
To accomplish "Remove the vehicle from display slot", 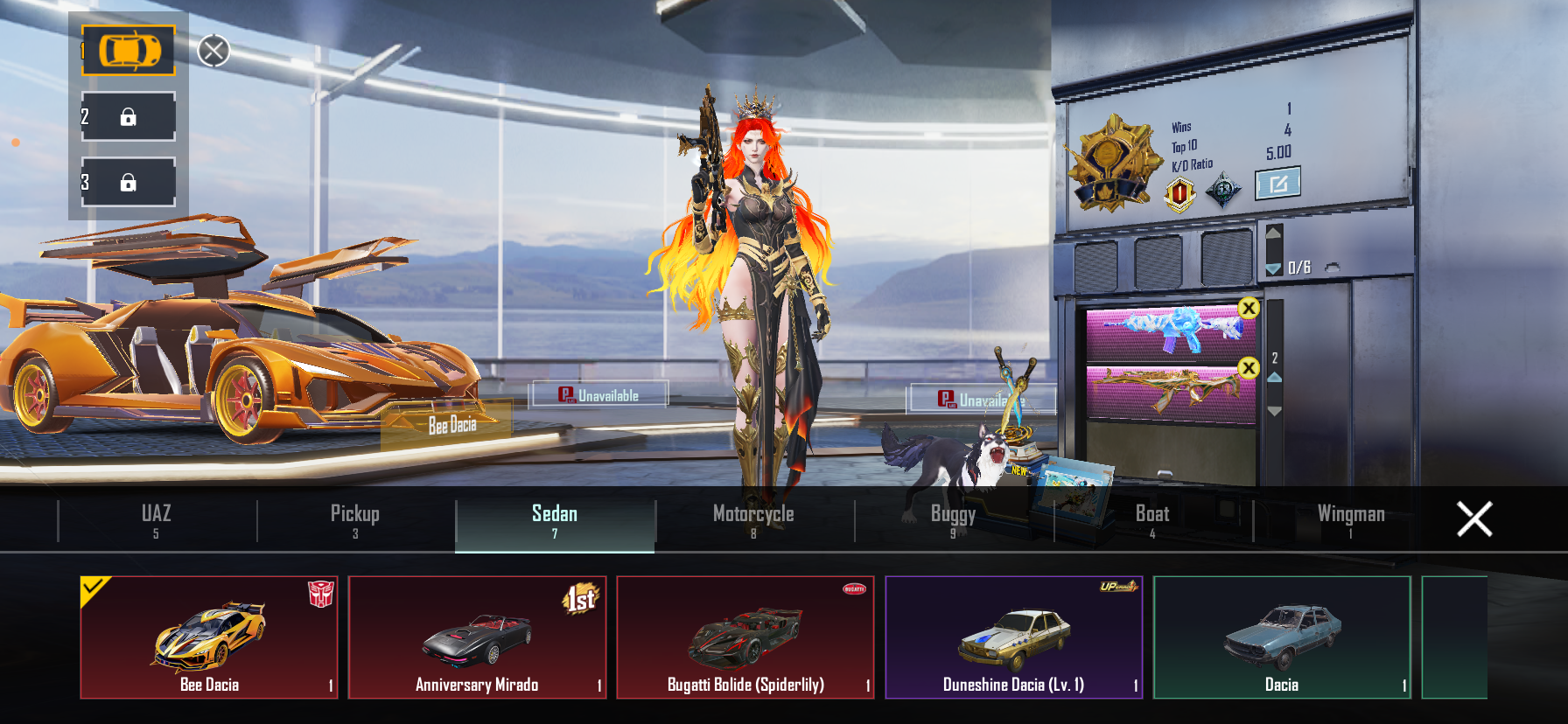I will tap(213, 51).
